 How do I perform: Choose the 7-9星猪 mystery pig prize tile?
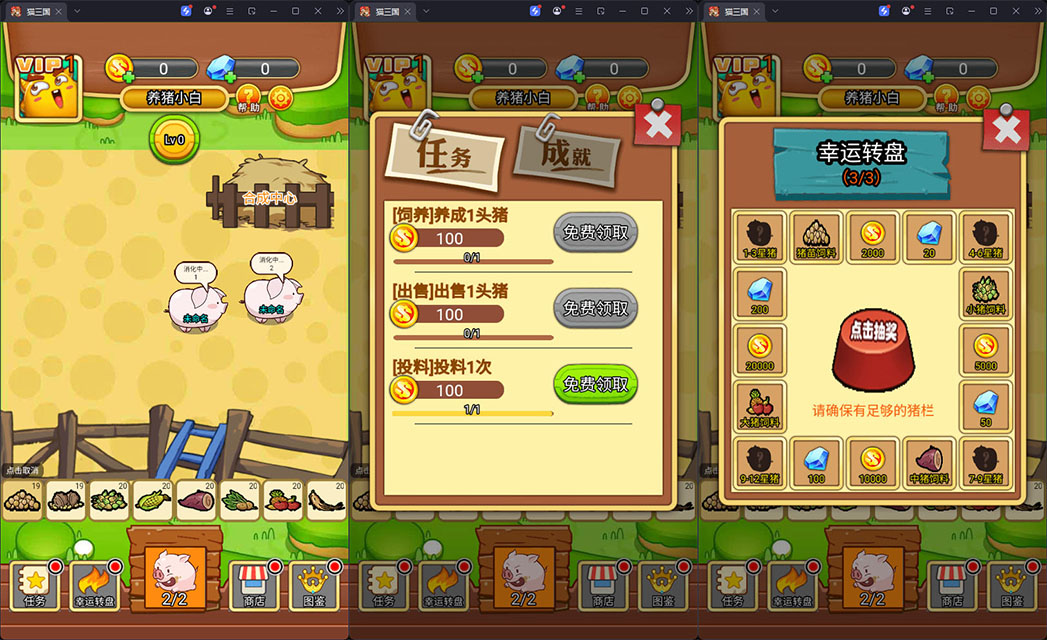coord(986,463)
